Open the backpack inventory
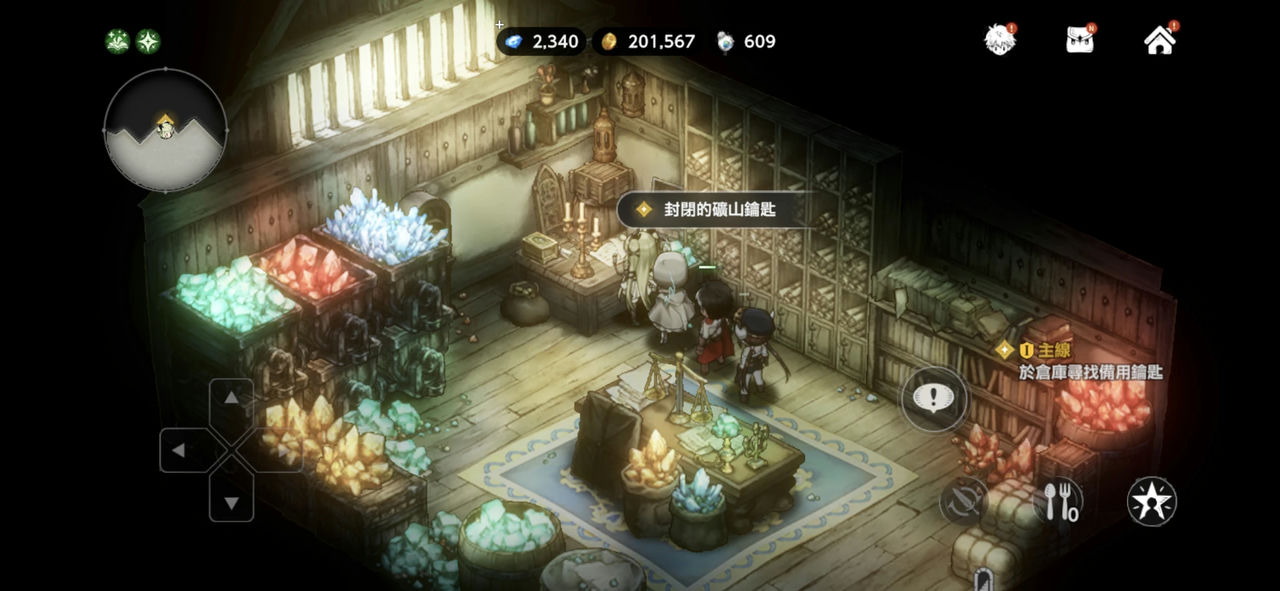Viewport: 1280px width, 591px height. [x=1079, y=40]
